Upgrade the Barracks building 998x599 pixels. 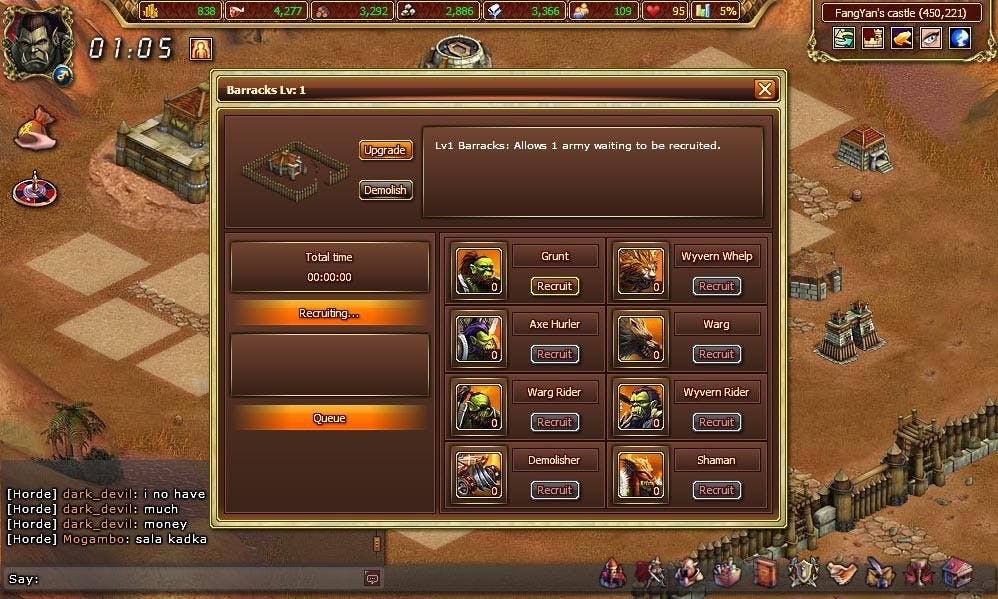coord(385,150)
